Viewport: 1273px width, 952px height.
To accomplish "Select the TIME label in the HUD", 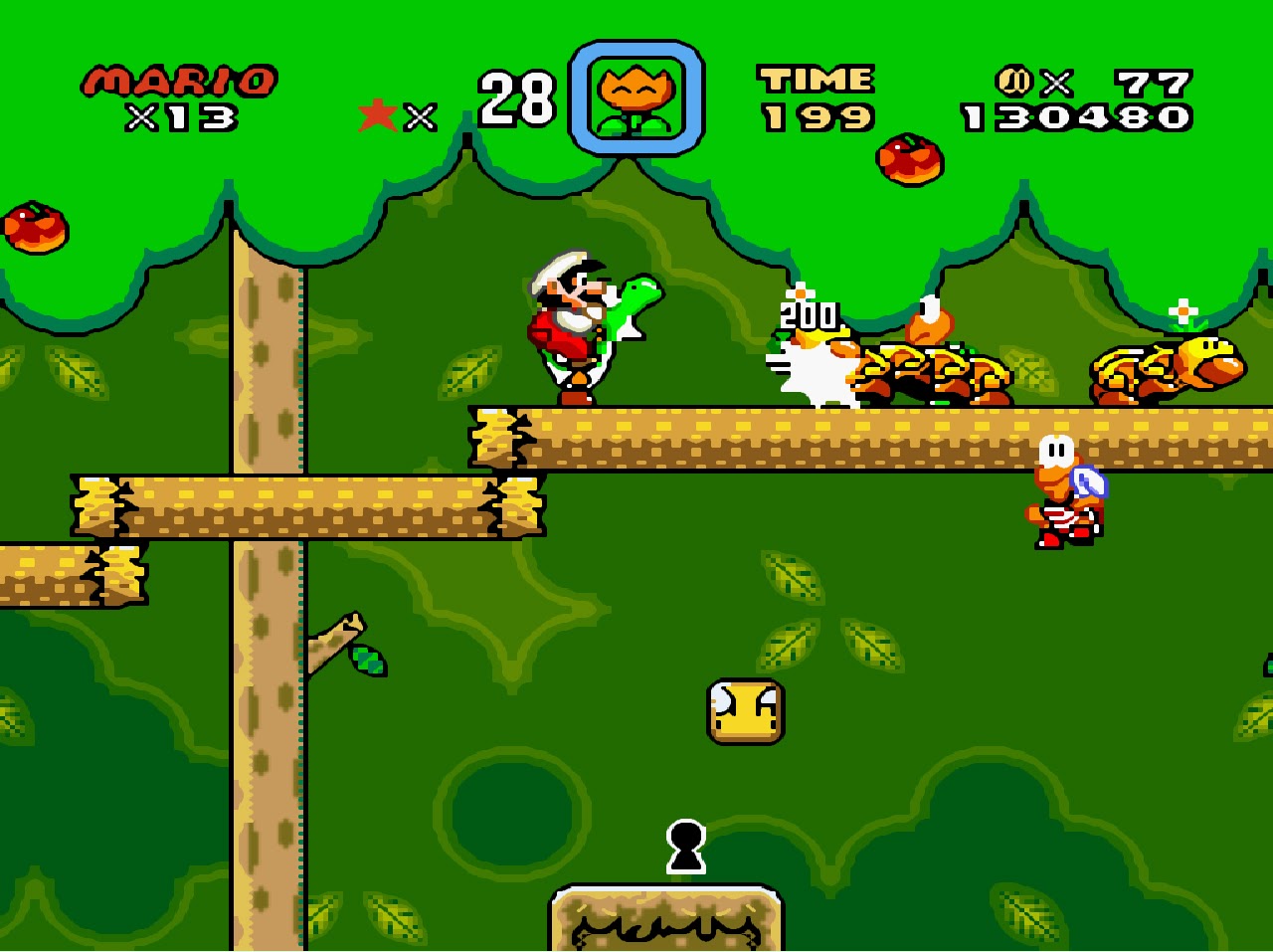I will (816, 79).
